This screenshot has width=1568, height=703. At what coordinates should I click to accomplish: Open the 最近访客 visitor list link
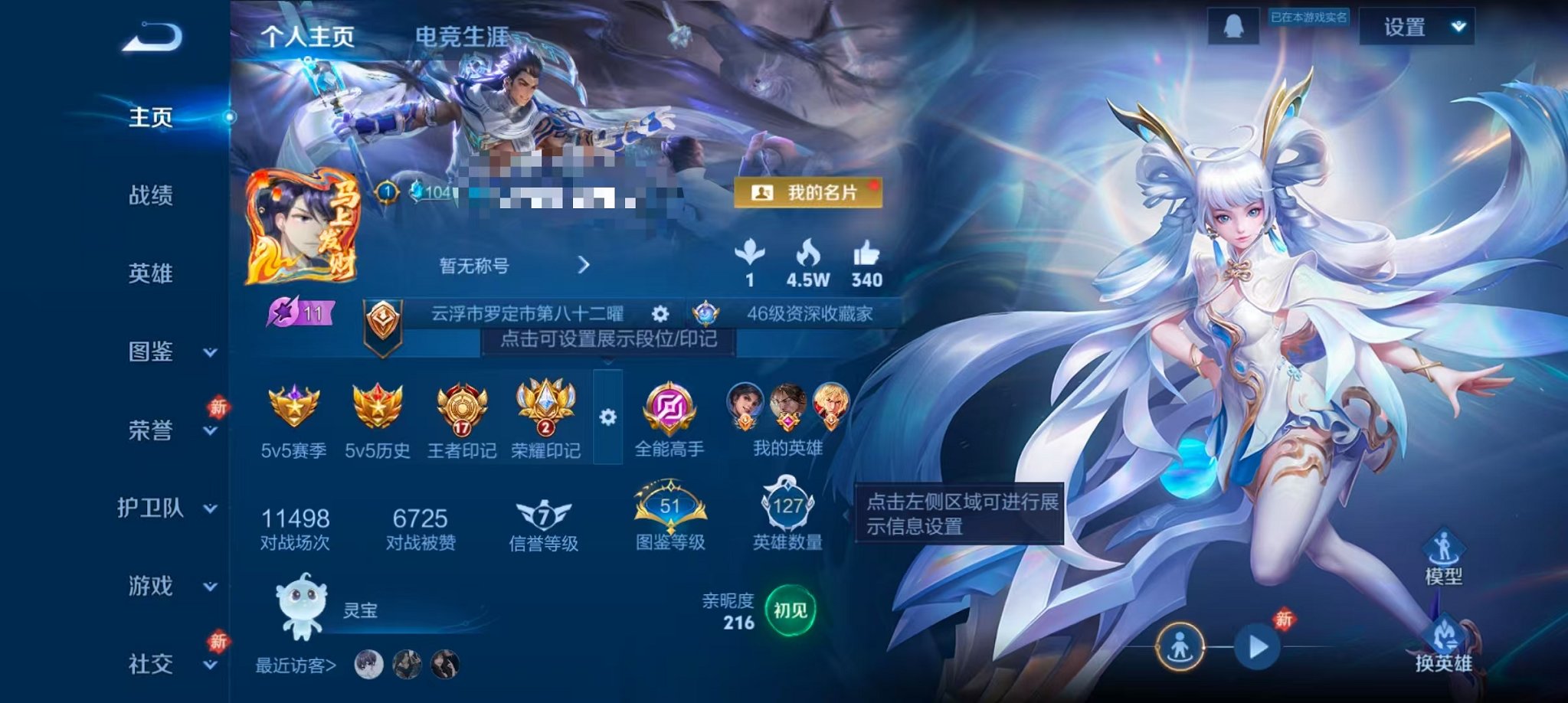click(293, 667)
